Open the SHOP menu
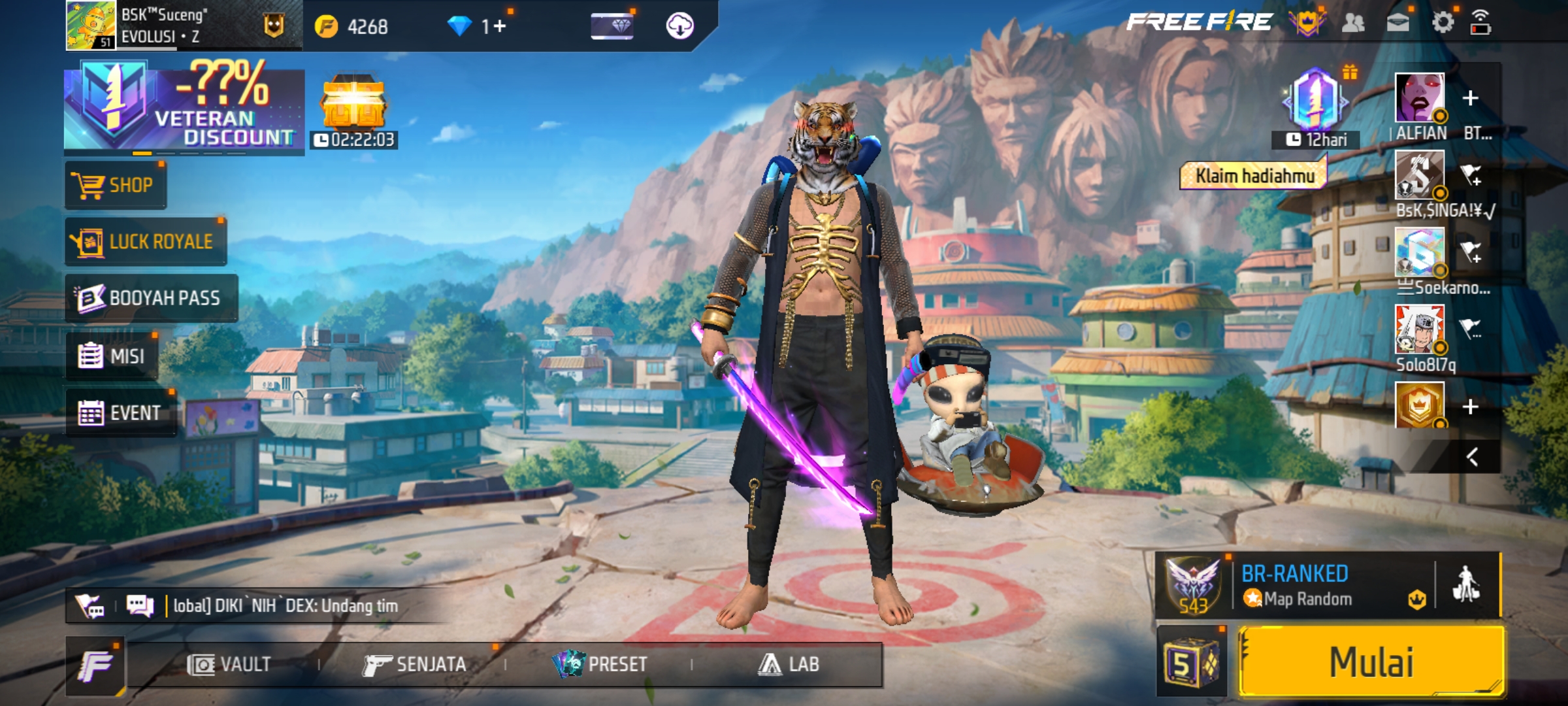1568x706 pixels. (116, 185)
